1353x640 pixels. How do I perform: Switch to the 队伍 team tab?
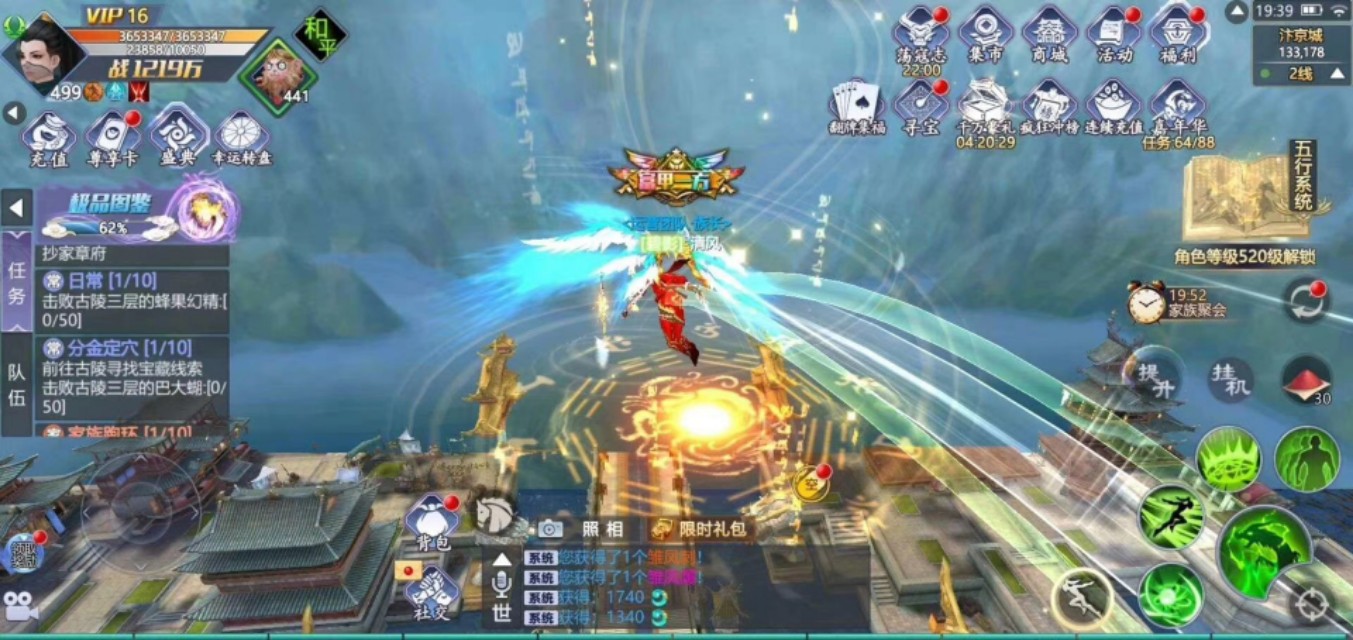click(x=17, y=384)
